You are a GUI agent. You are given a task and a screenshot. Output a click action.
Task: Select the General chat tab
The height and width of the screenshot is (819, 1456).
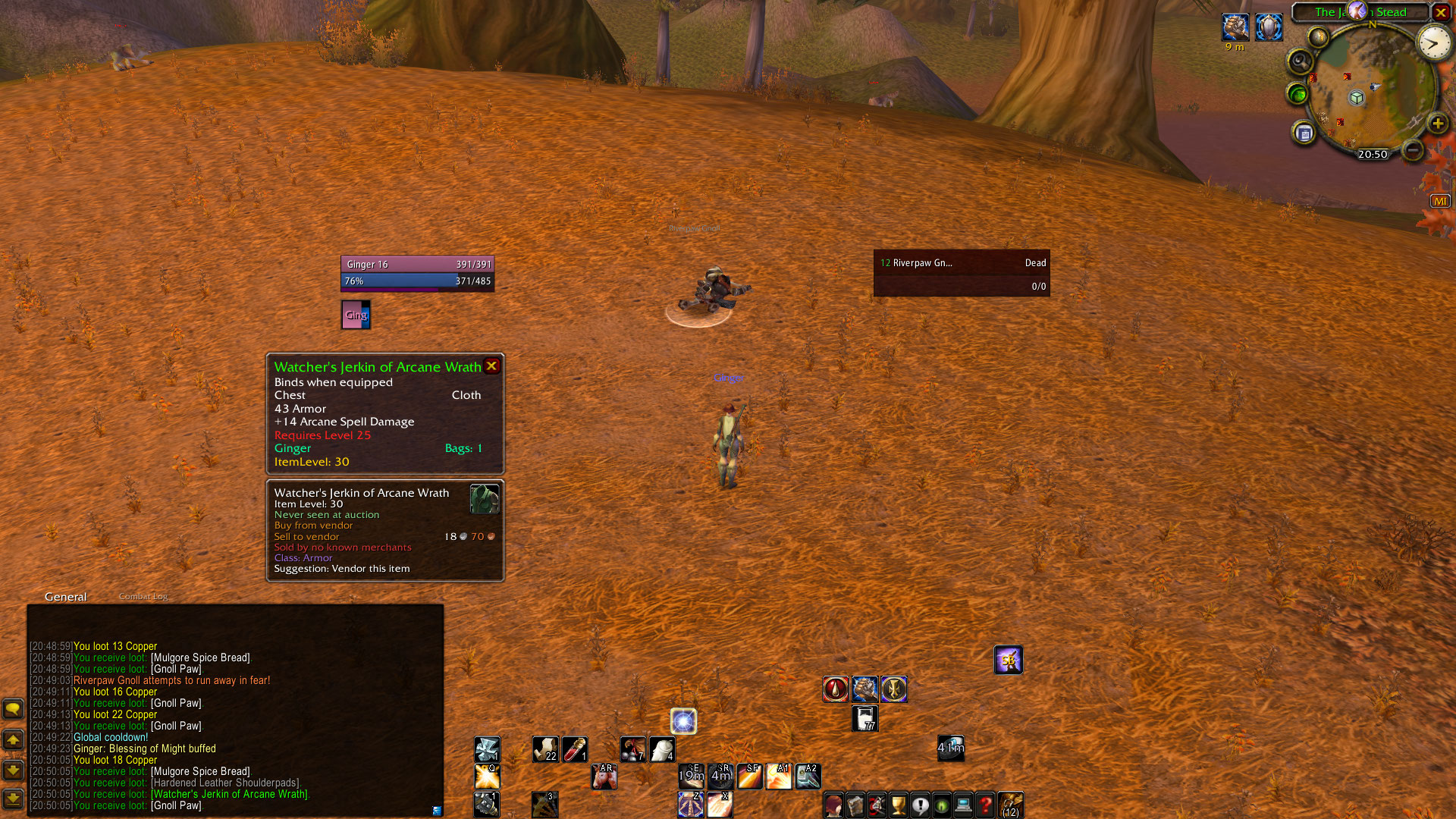pyautogui.click(x=65, y=597)
